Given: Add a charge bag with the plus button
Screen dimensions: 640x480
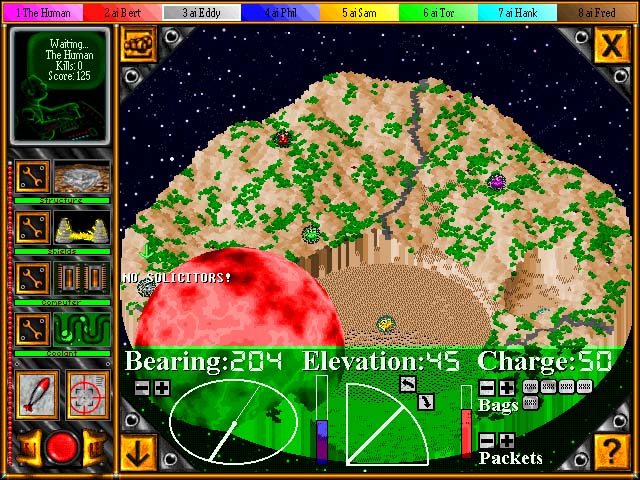Looking at the screenshot, I should point(507,387).
